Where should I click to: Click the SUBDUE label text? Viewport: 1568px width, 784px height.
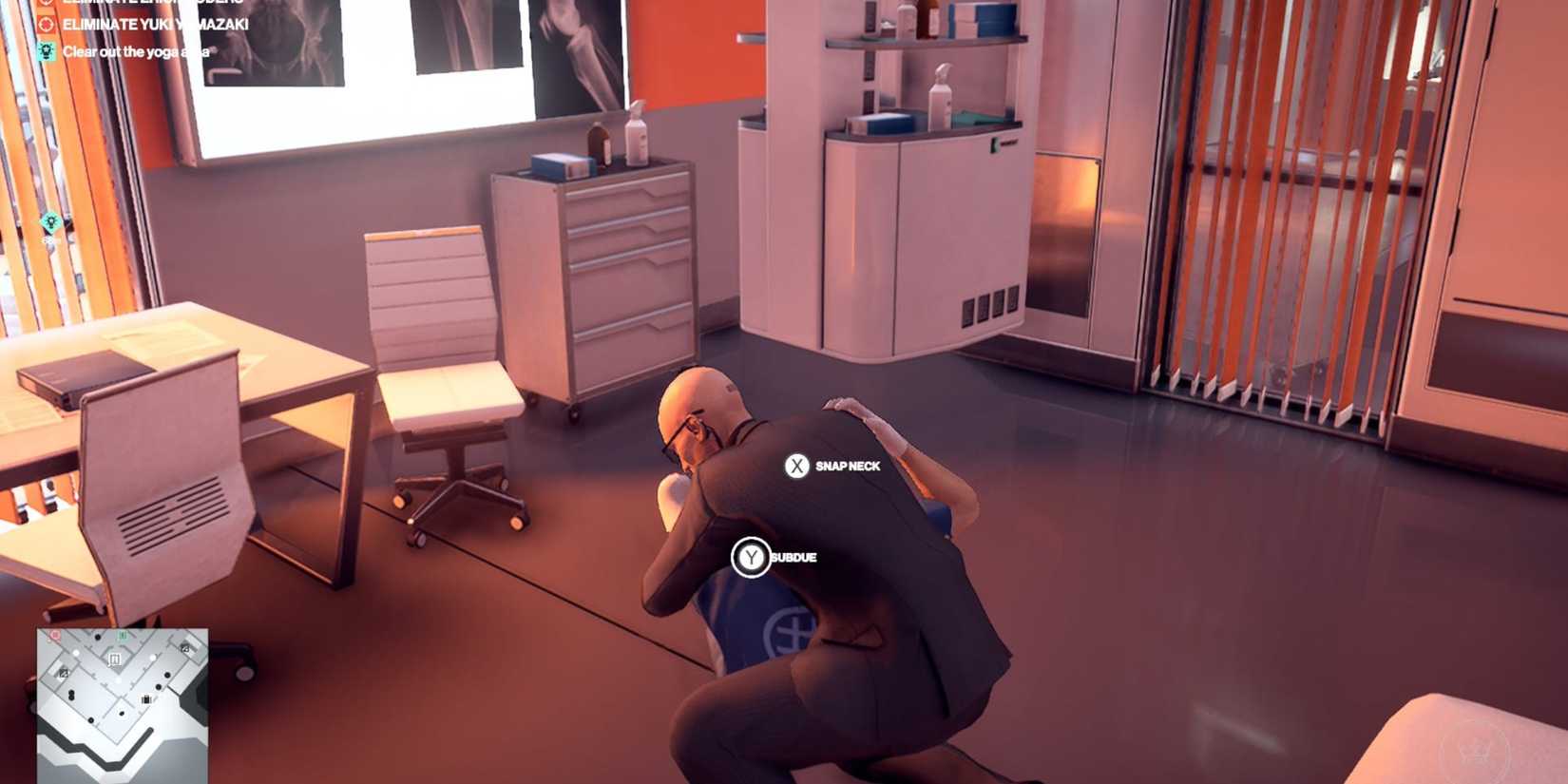pyautogui.click(x=794, y=558)
